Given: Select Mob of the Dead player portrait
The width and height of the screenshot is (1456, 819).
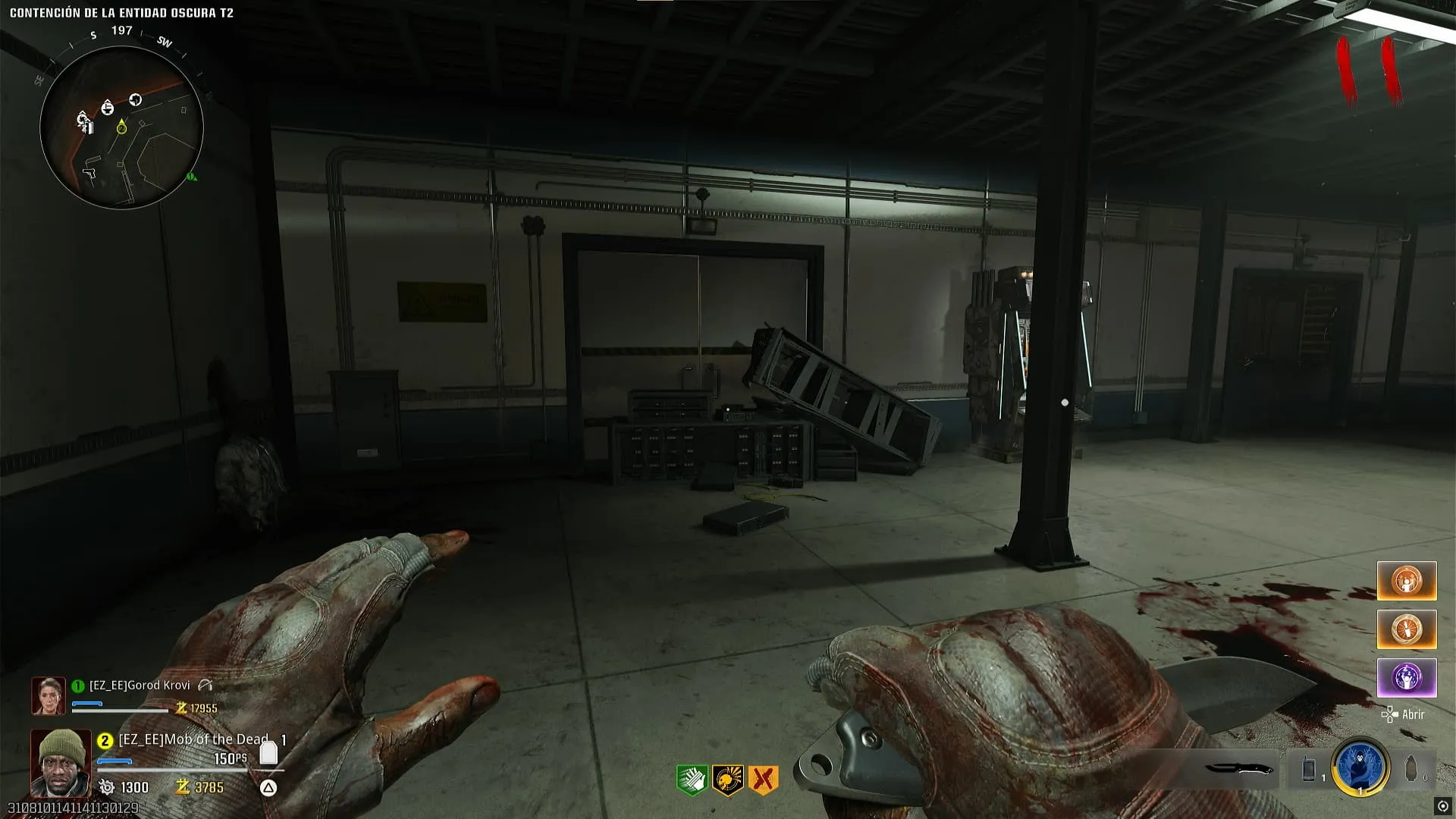Looking at the screenshot, I should coord(60,762).
